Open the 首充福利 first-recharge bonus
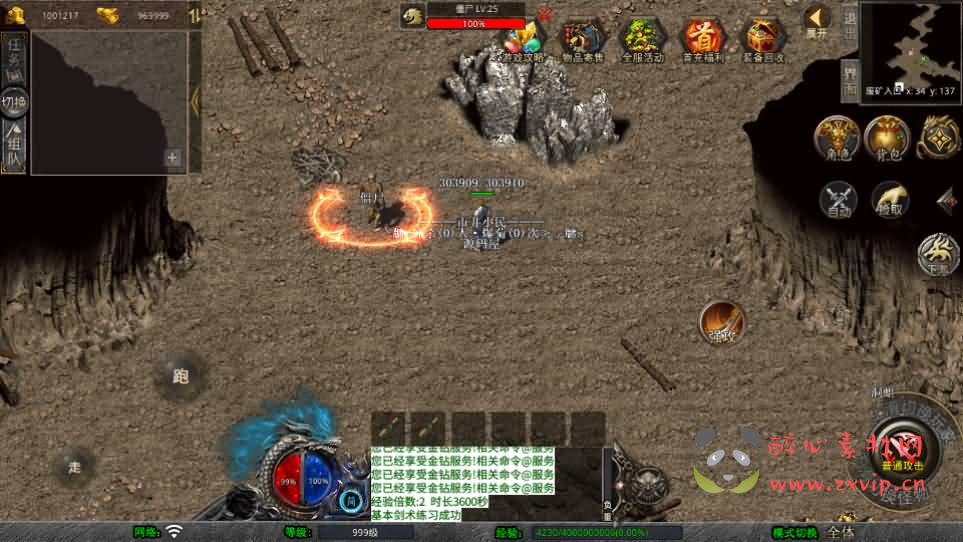 [704, 40]
